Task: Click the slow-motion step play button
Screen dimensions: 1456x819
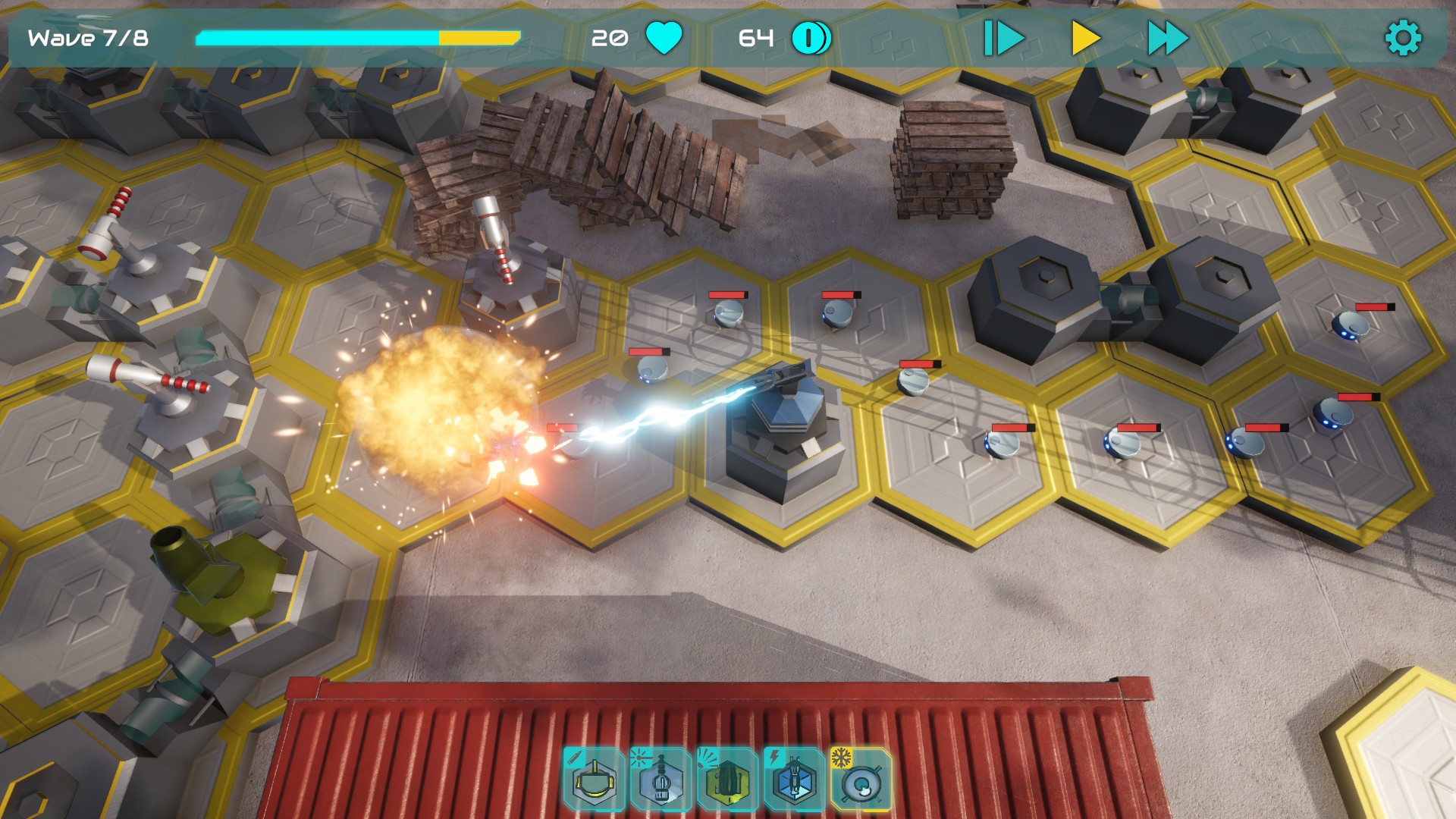Action: [1003, 38]
